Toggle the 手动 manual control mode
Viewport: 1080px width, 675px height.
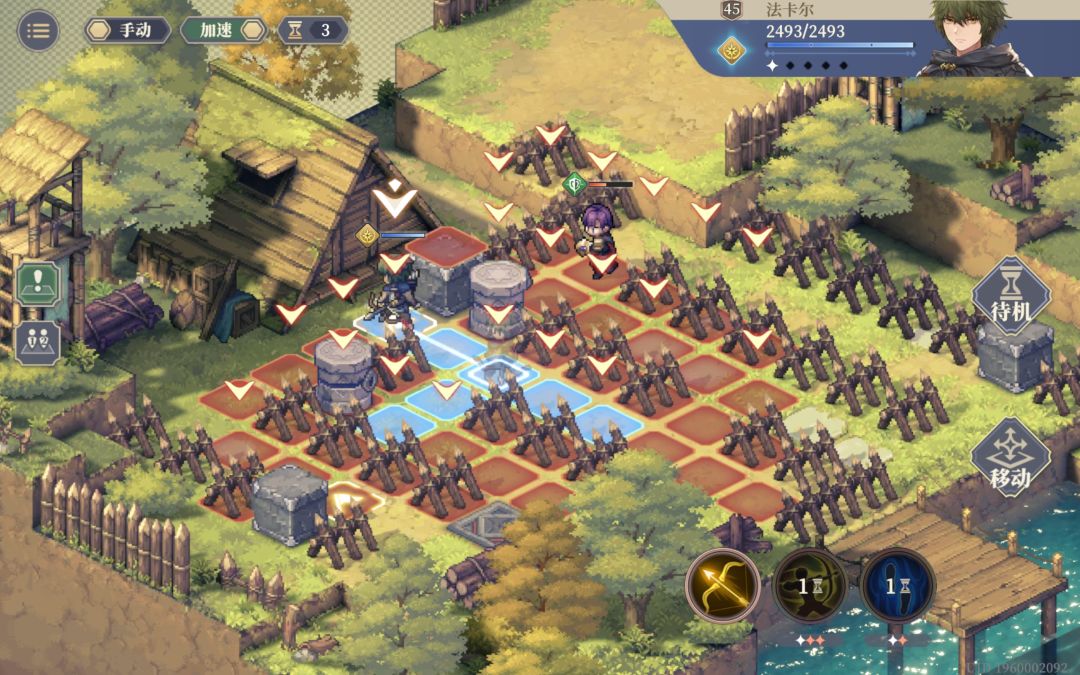click(x=126, y=30)
